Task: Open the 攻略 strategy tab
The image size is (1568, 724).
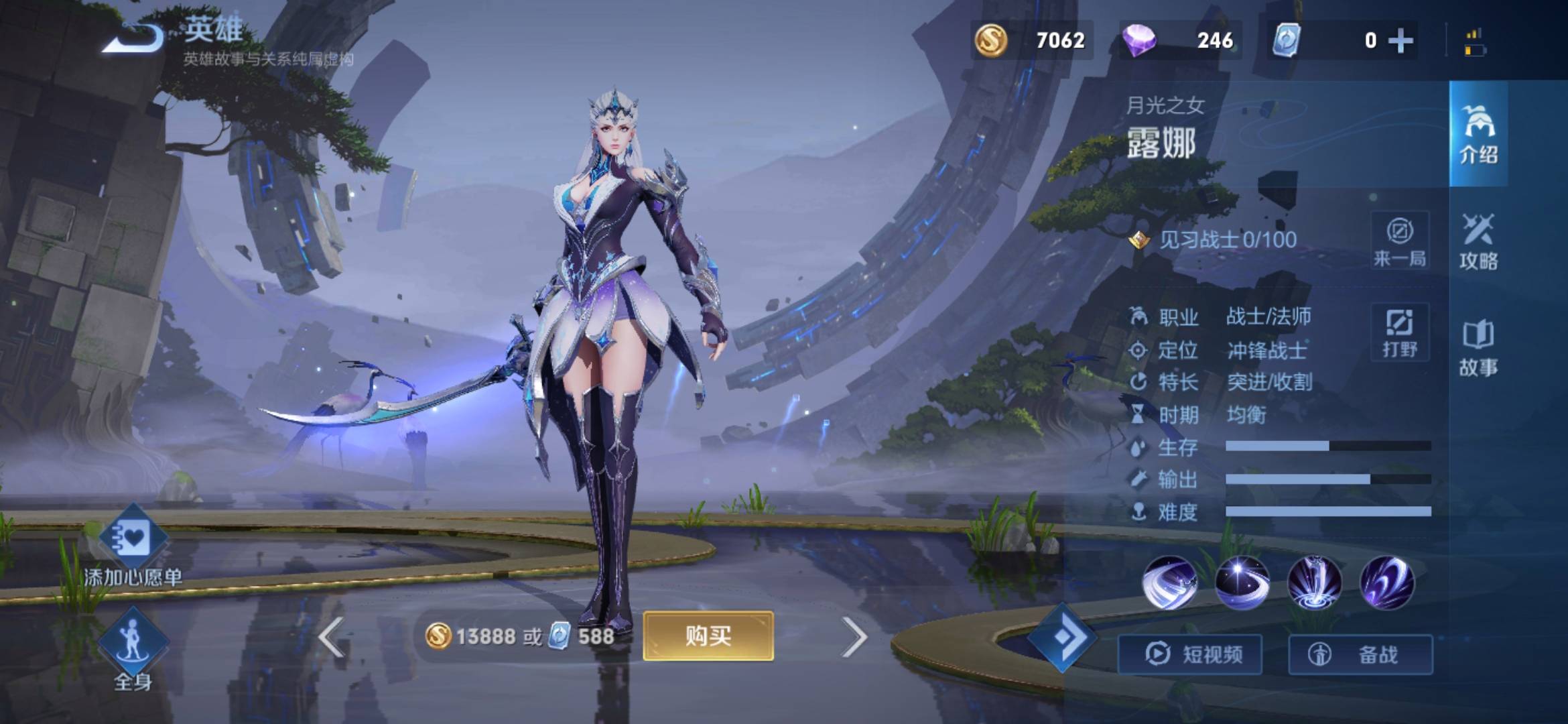Action: click(x=1478, y=241)
